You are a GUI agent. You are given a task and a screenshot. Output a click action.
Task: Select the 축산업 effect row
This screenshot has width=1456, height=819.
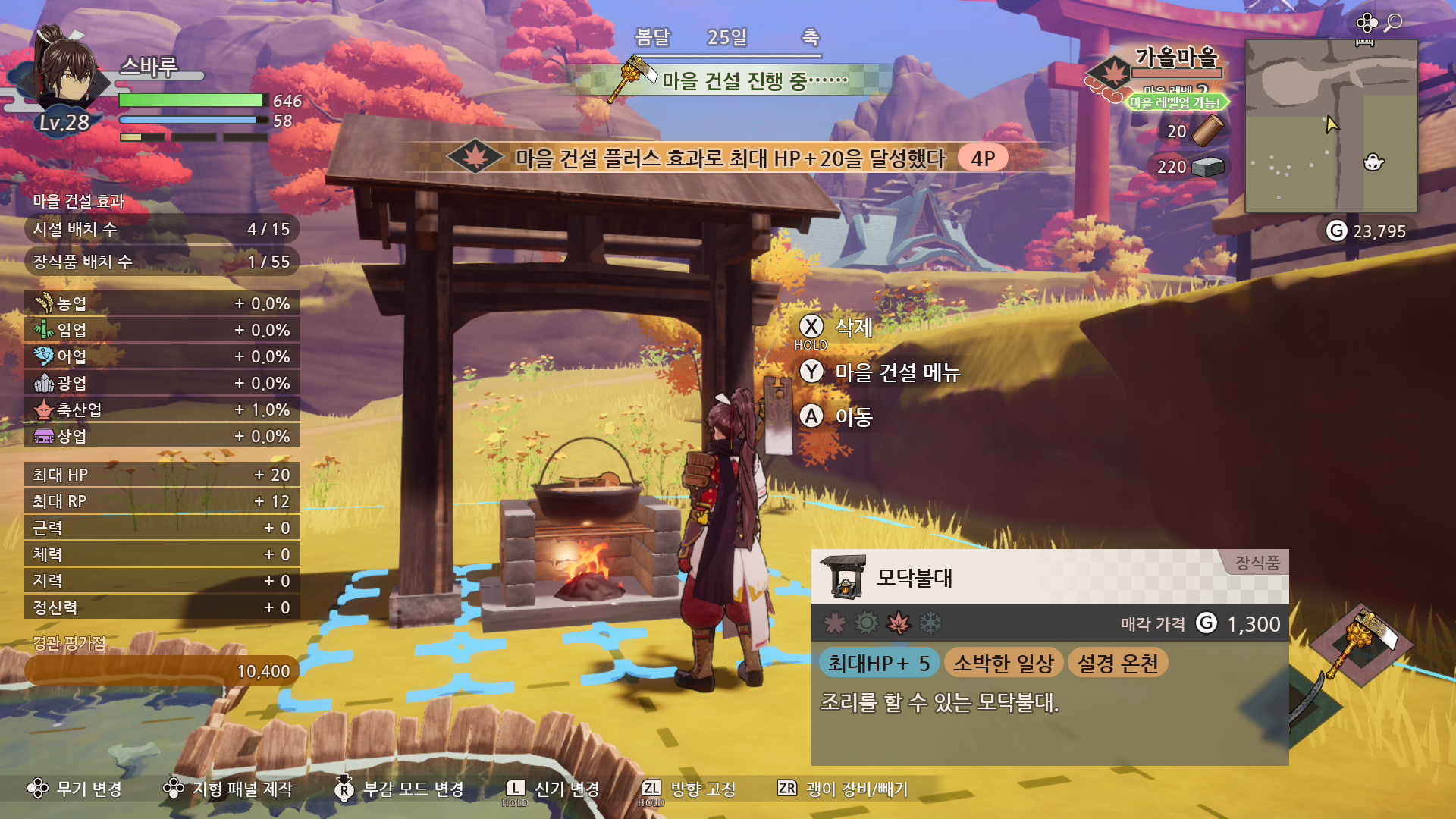162,409
